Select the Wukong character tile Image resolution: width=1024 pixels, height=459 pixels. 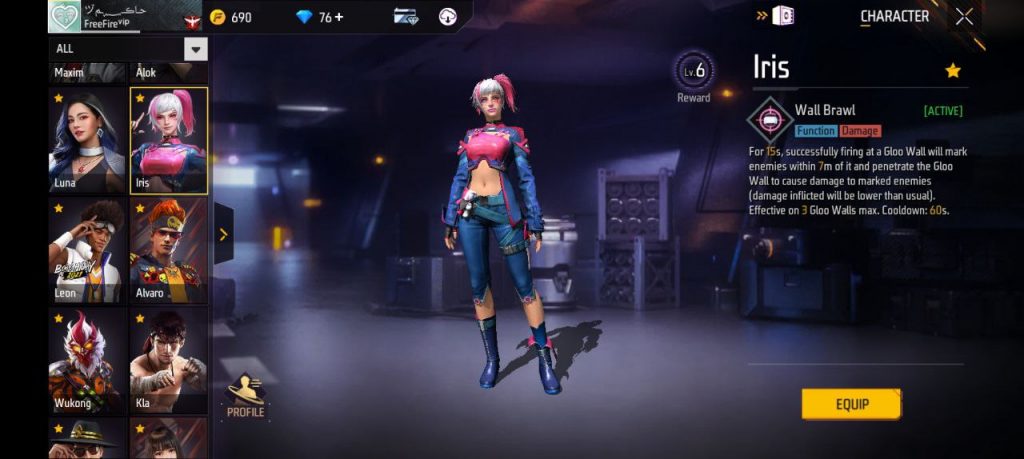pos(87,359)
